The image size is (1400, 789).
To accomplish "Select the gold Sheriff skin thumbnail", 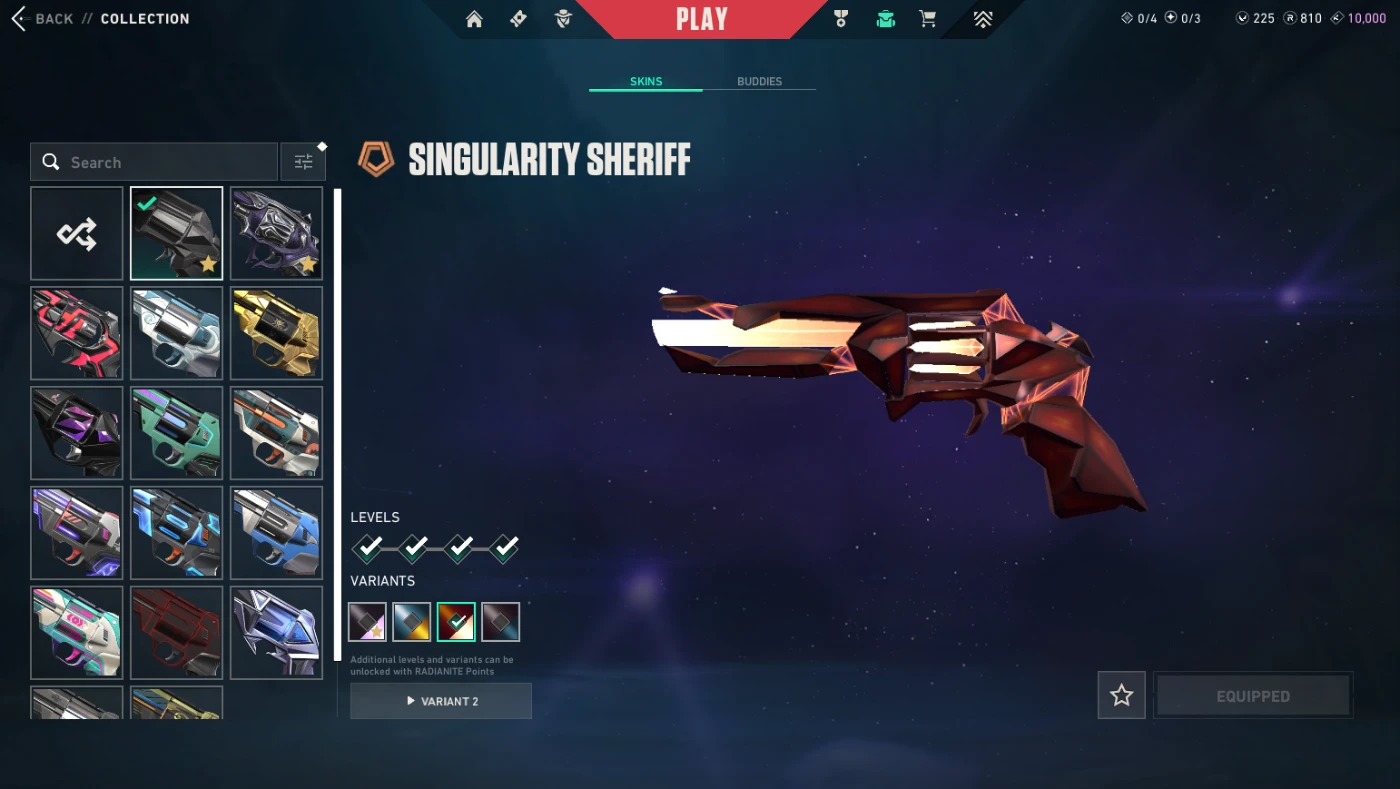I will (277, 333).
